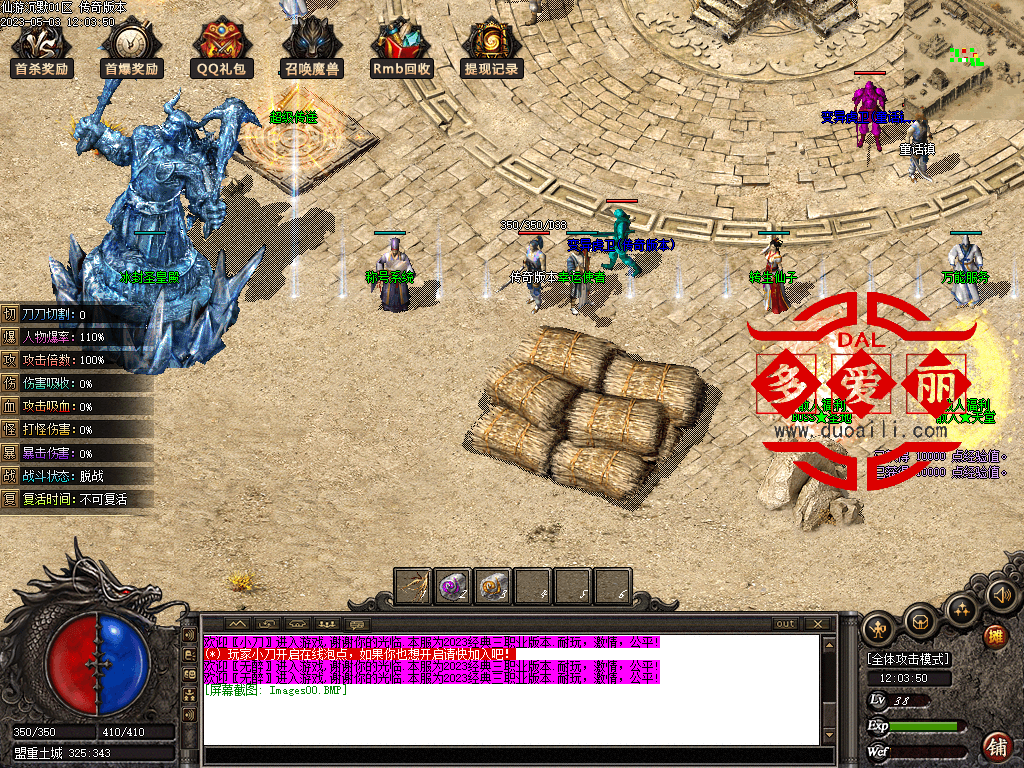Image resolution: width=1024 pixels, height=768 pixels.
Task: Open the 召唤魔兽 summon beast menu
Action: [312, 50]
